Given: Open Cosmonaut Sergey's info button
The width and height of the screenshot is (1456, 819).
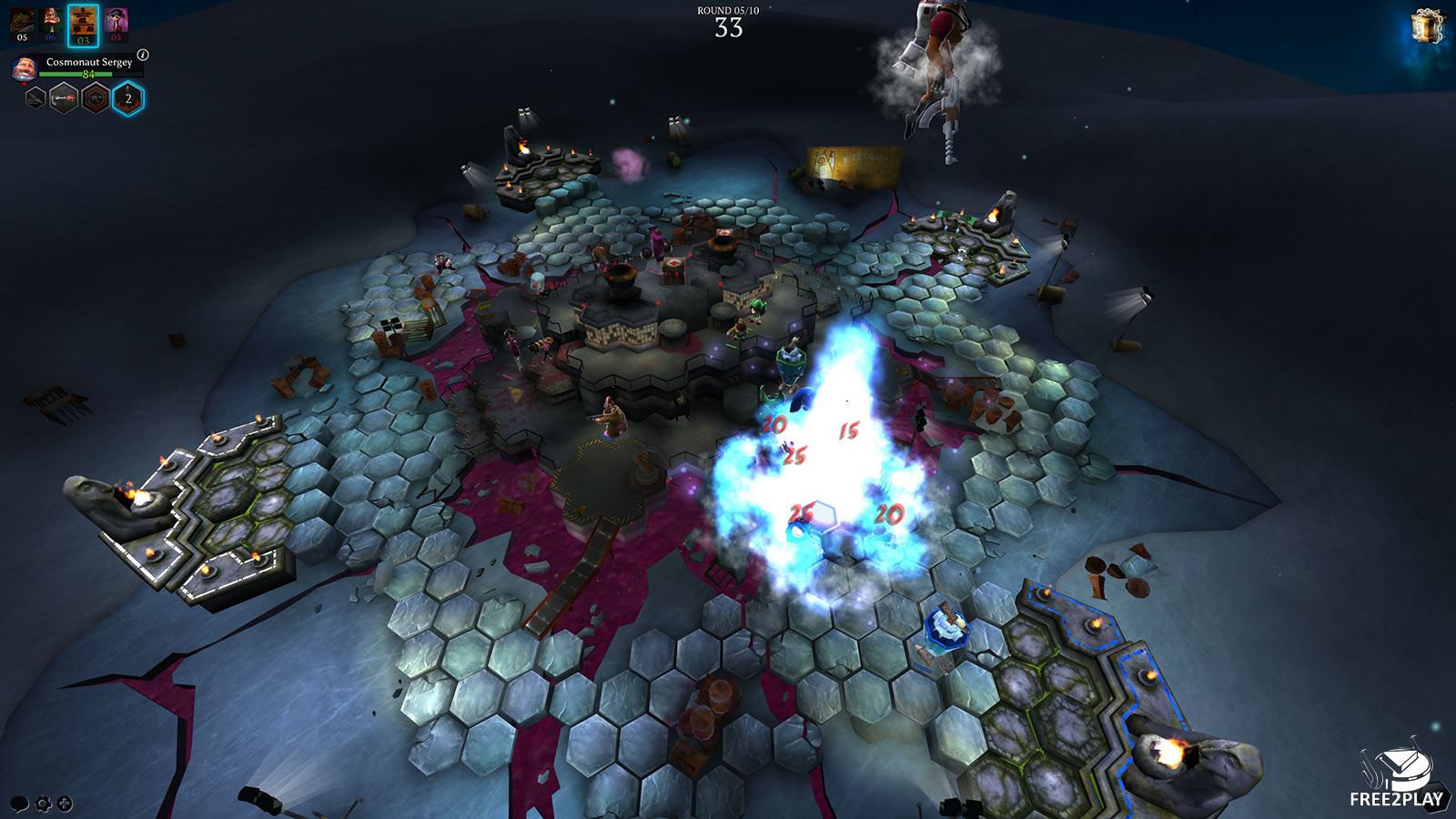Looking at the screenshot, I should (143, 56).
